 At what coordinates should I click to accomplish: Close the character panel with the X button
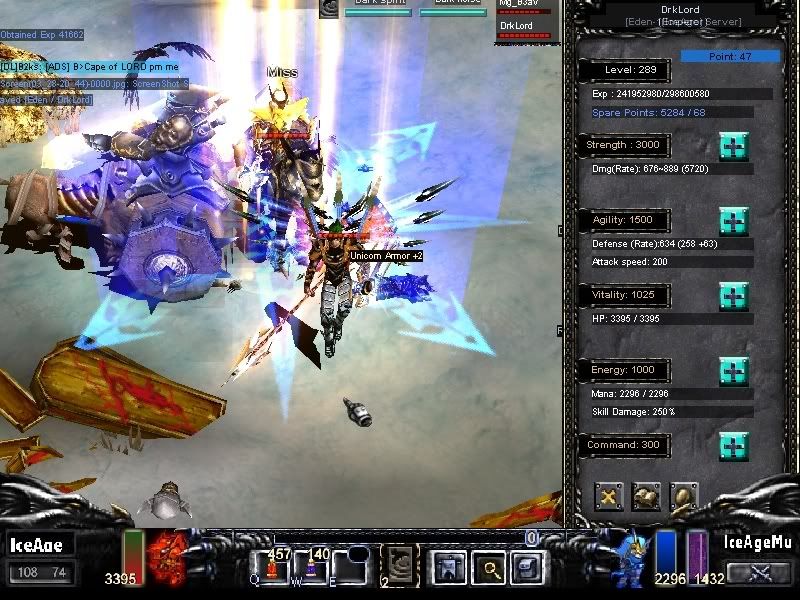click(x=609, y=496)
